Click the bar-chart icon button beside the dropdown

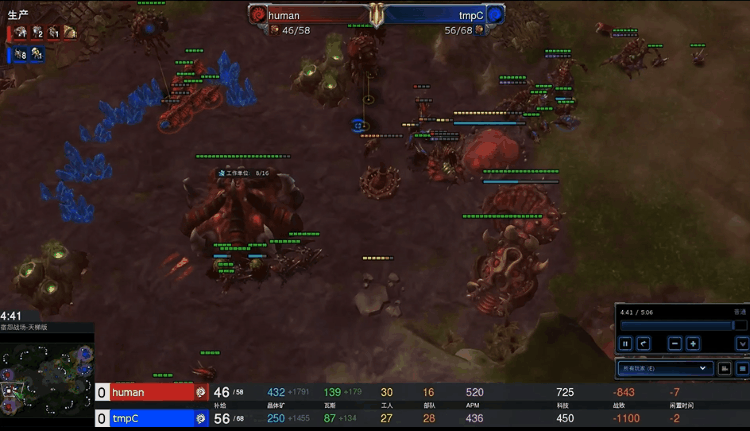coord(726,369)
